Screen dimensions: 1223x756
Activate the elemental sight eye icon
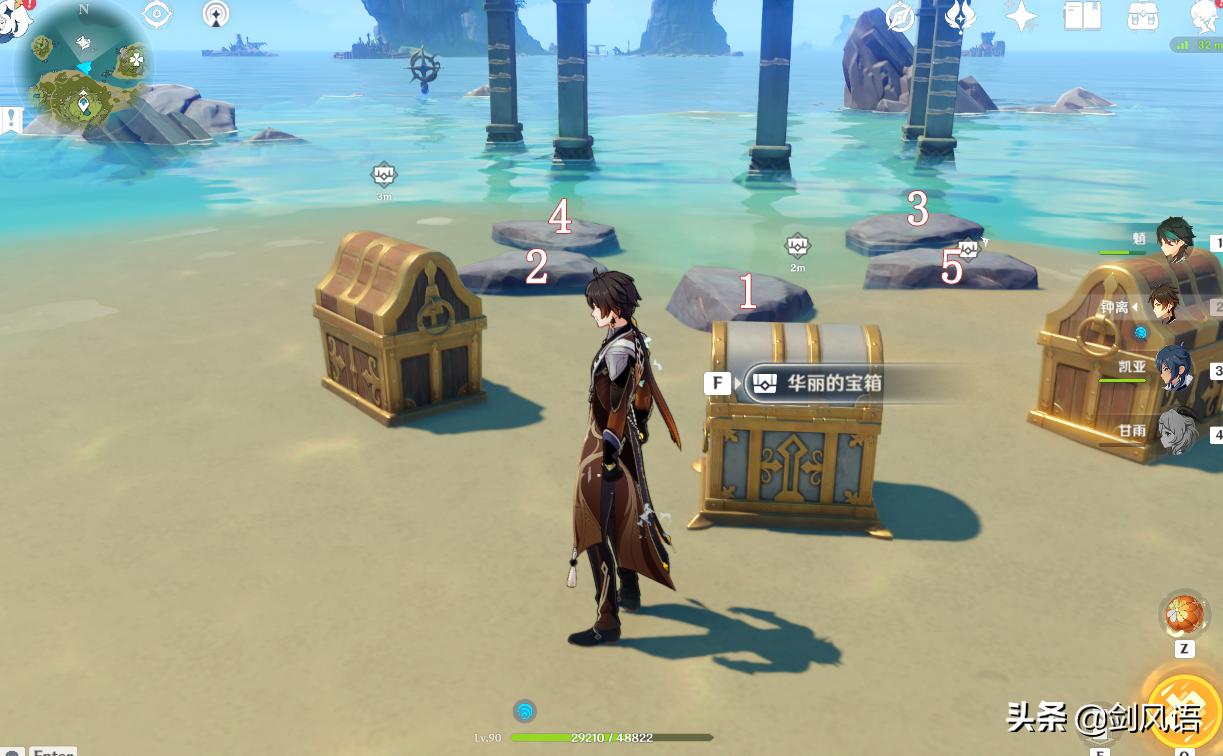[x=157, y=14]
